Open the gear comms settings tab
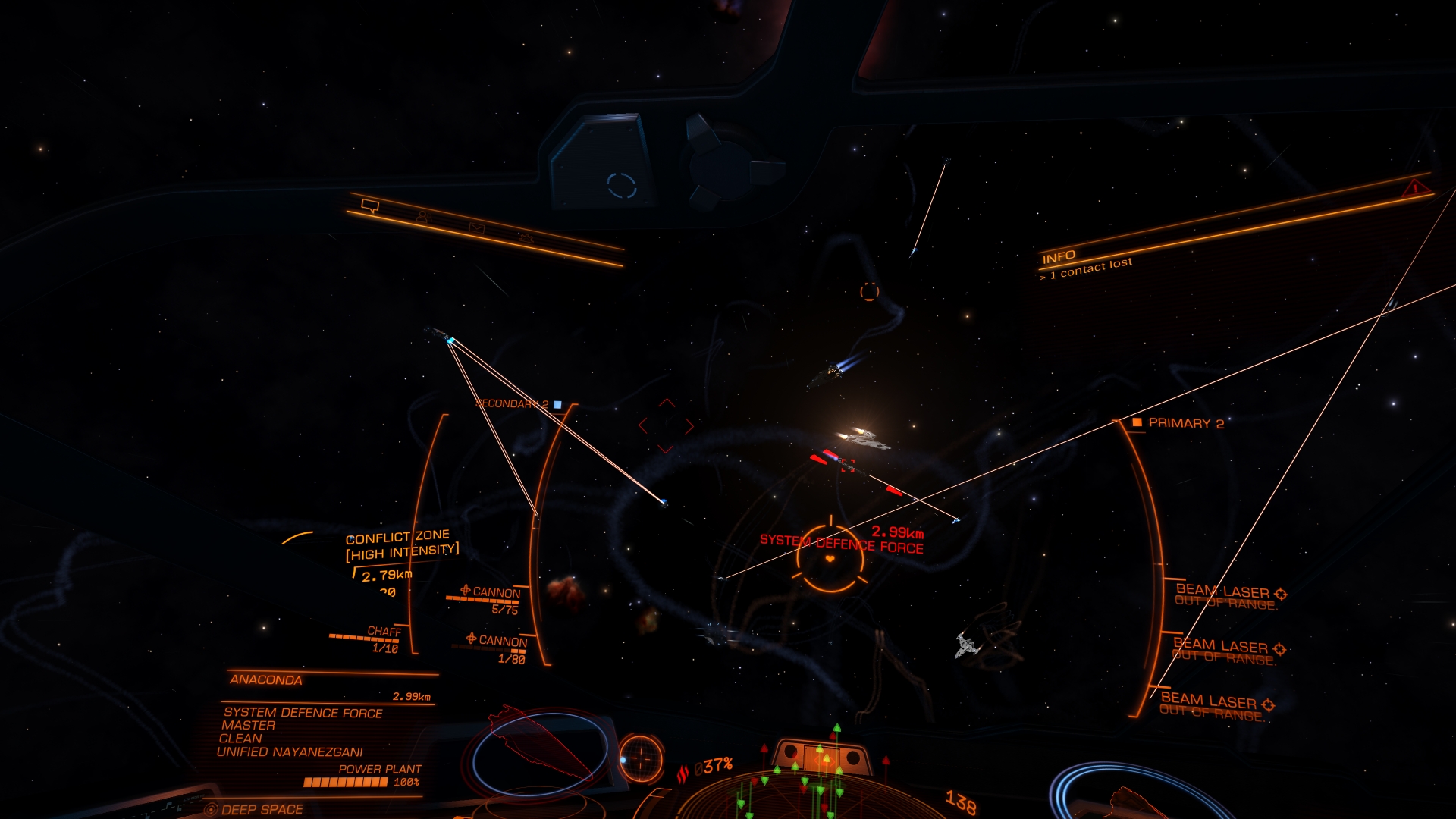 pyautogui.click(x=526, y=239)
